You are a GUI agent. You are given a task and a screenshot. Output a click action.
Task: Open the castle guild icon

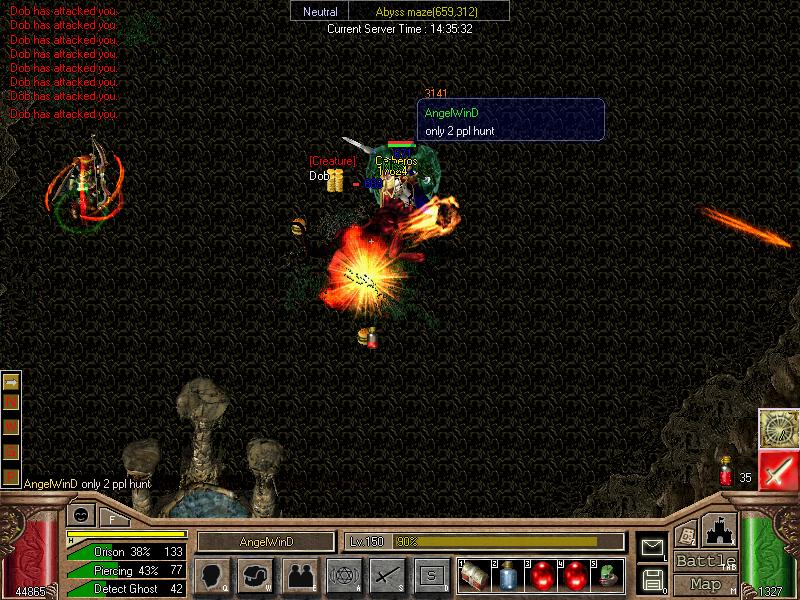pos(721,529)
